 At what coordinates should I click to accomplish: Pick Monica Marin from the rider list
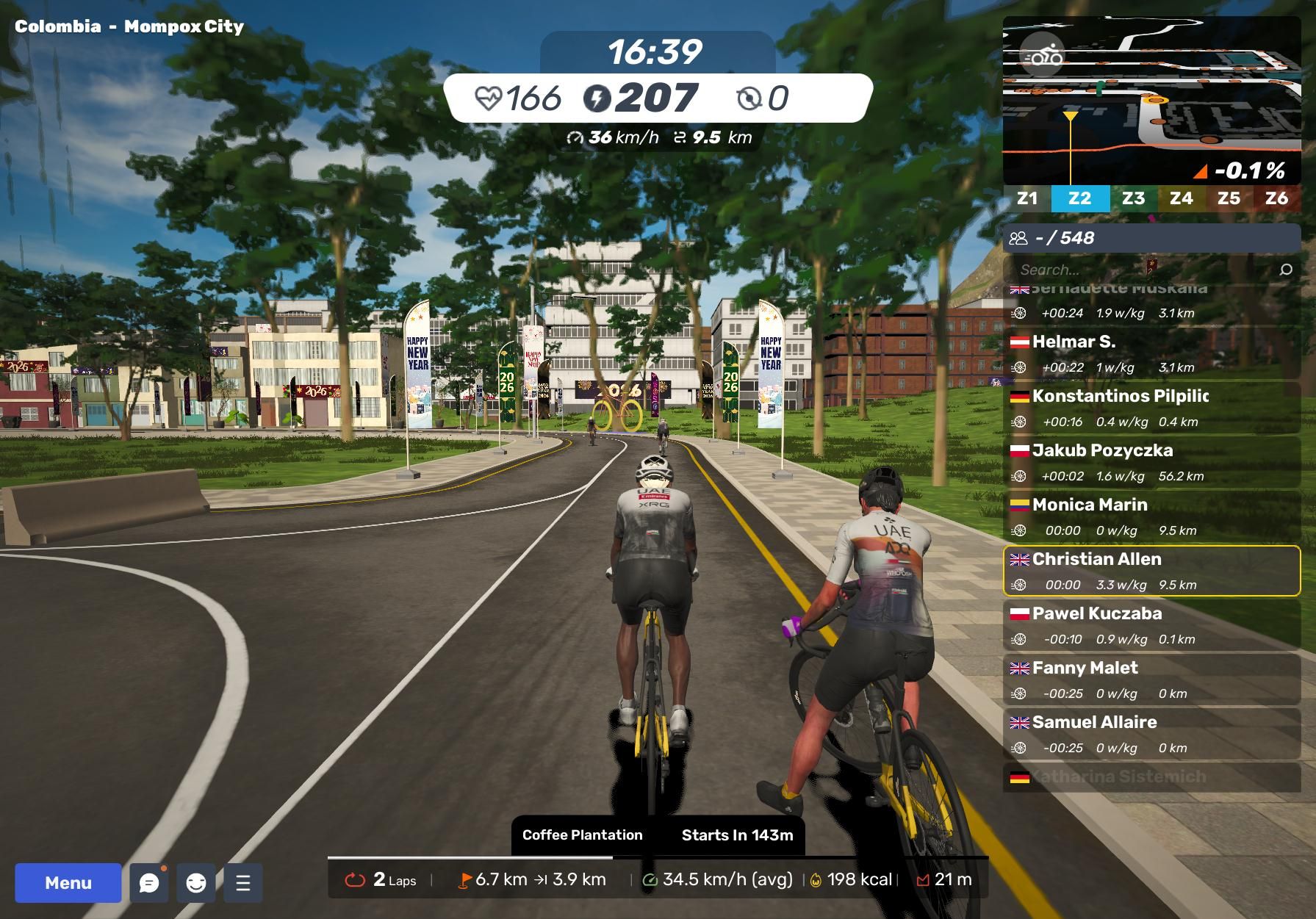point(1151,516)
